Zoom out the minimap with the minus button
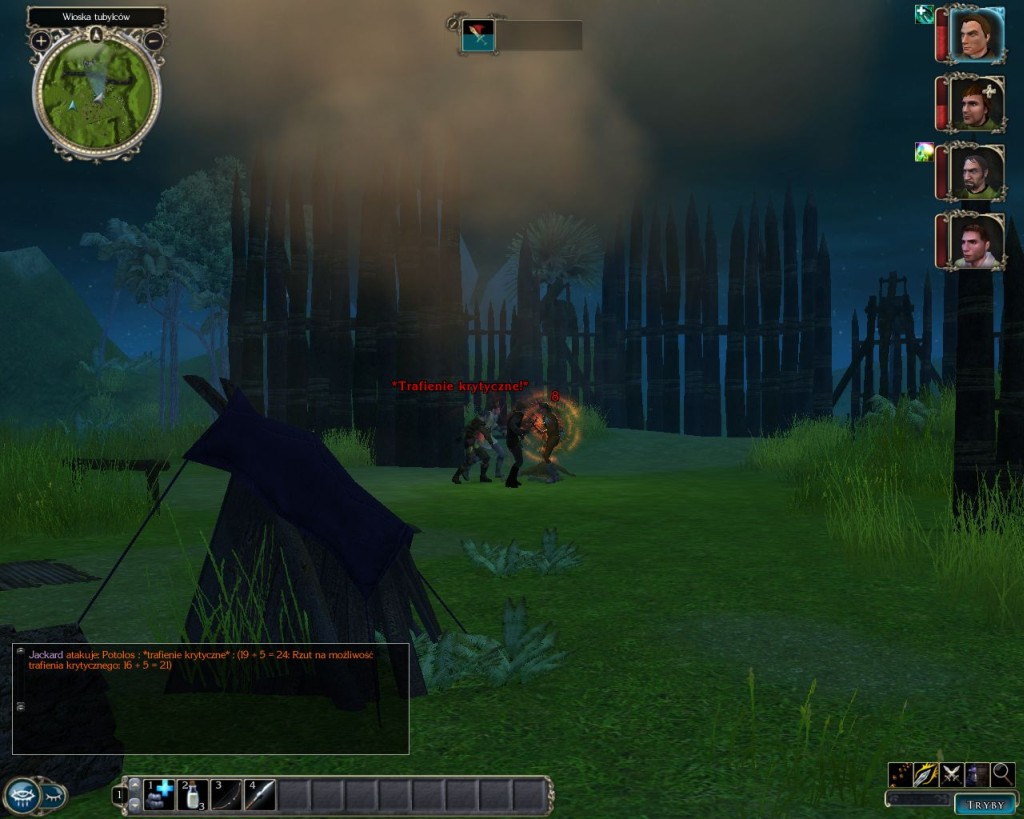The height and width of the screenshot is (819, 1024). click(x=153, y=41)
